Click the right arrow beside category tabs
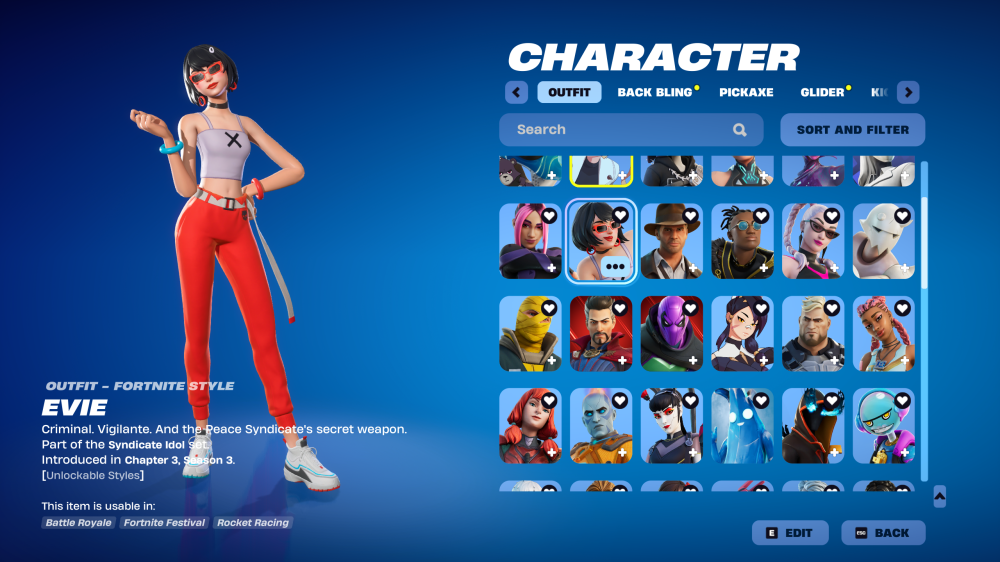 pyautogui.click(x=908, y=92)
